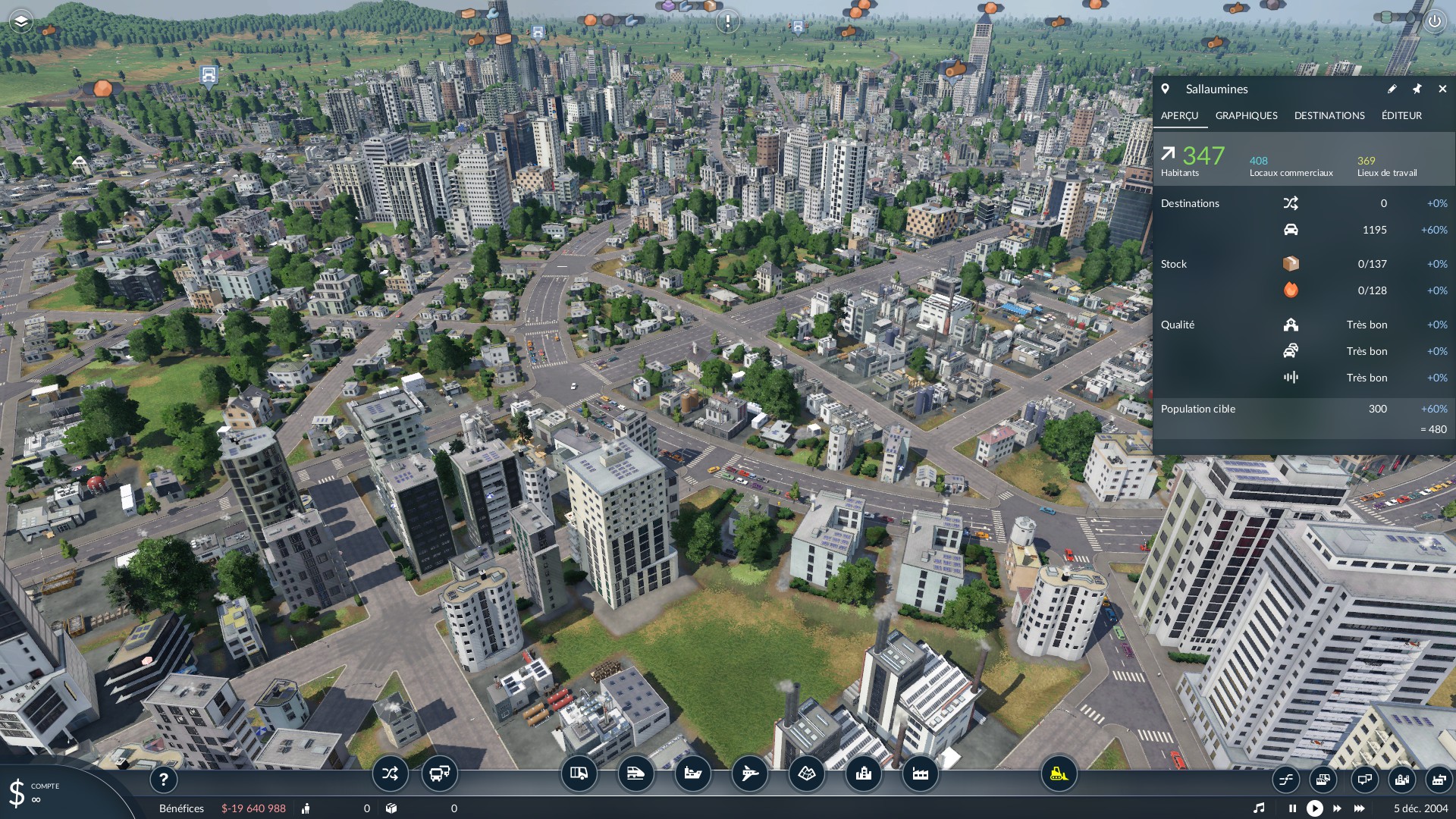Switch to the Graphiques tab
Screen dimensions: 1456x819
(x=1246, y=115)
